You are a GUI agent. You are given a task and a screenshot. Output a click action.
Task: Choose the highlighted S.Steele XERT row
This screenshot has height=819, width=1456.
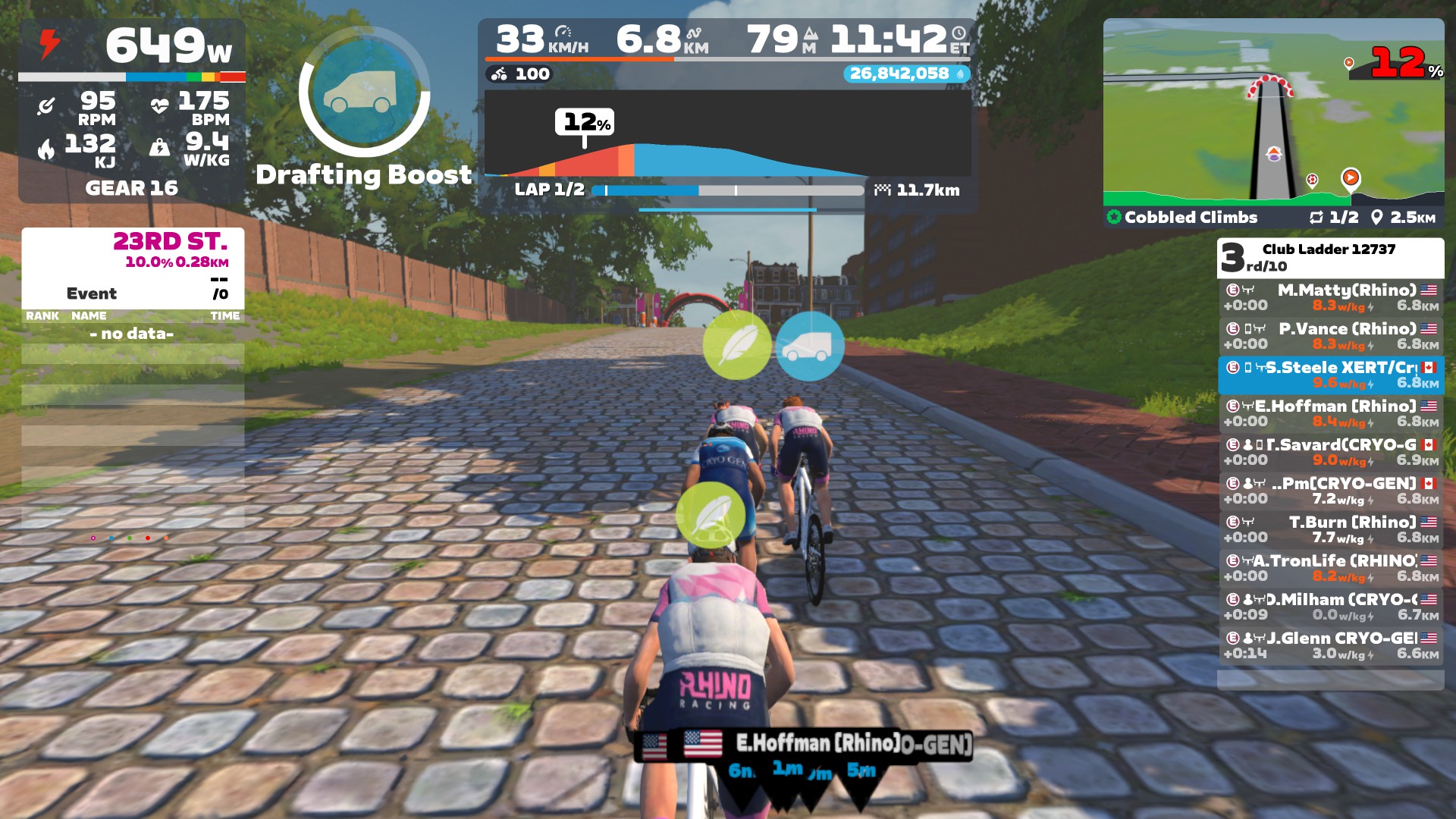[1331, 375]
